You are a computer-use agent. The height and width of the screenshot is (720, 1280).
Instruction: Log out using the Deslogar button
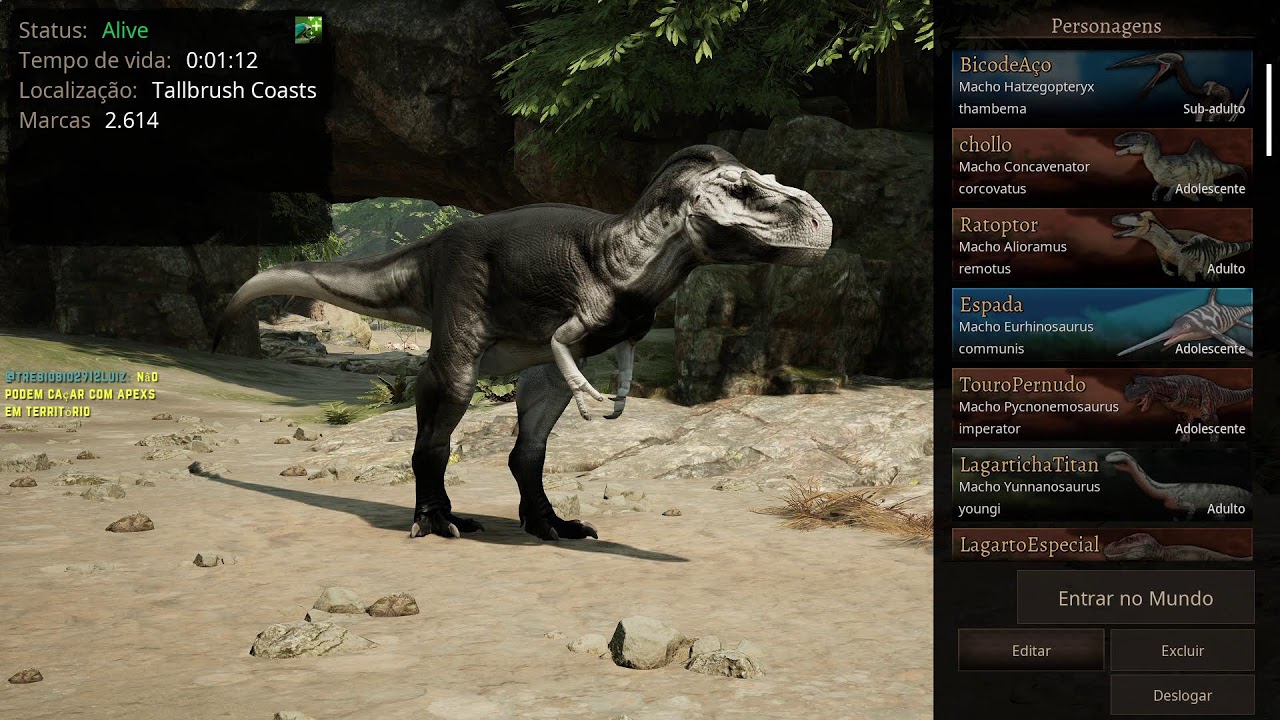coord(1182,695)
